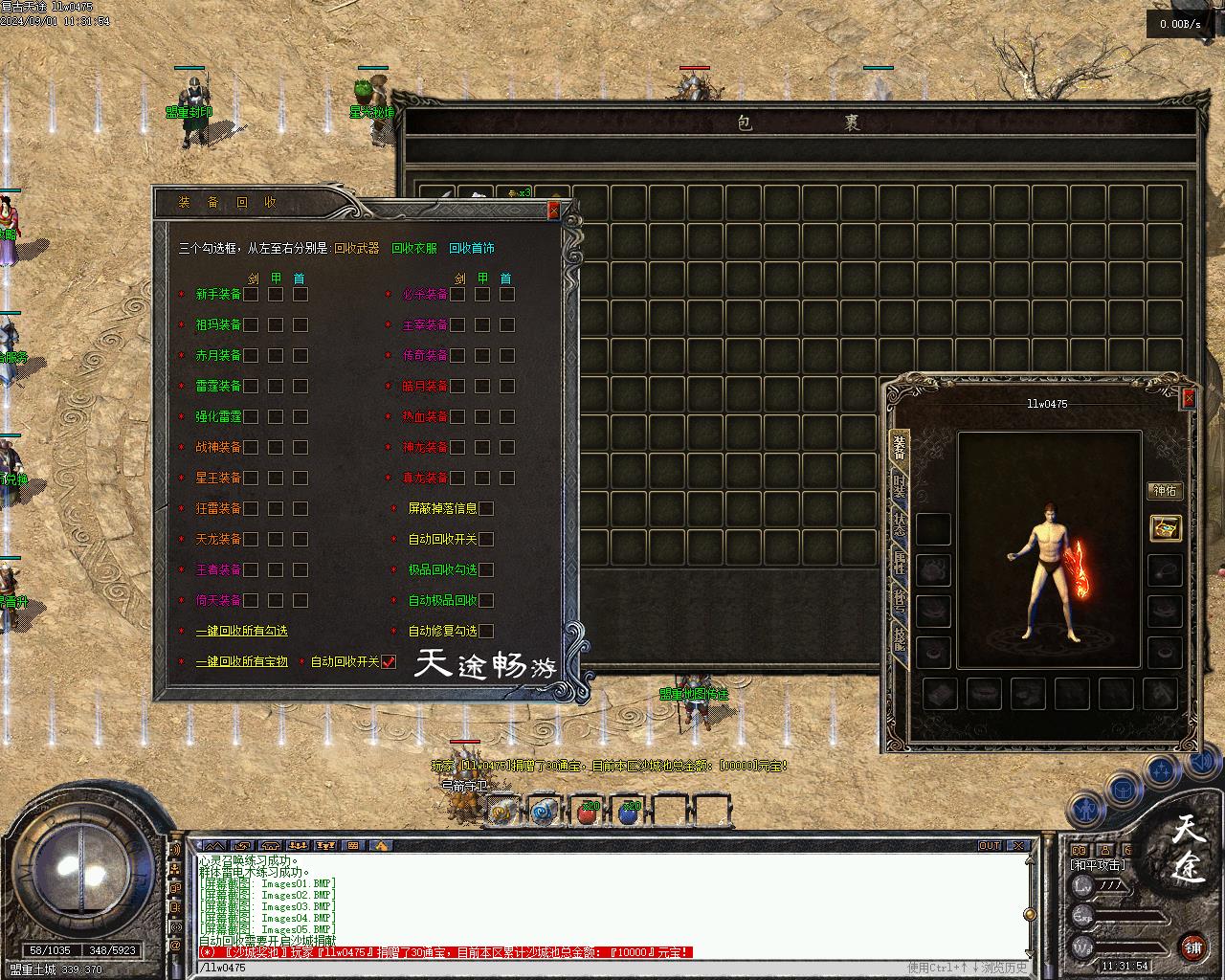Screen dimensions: 1225x980
Task: Click the 神佑 button
Action: coord(1165,491)
